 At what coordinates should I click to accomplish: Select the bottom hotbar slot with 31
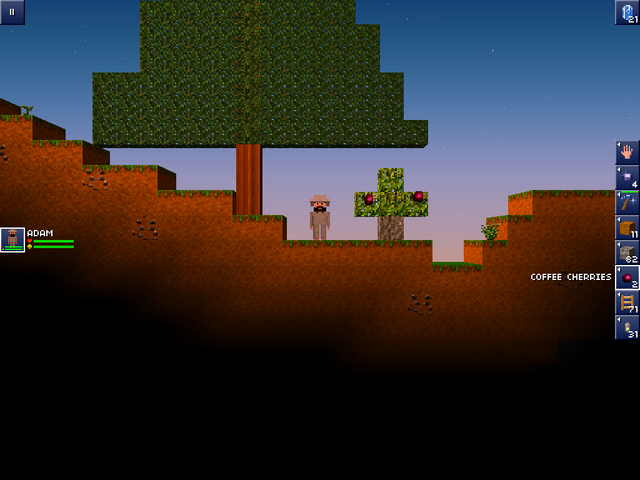point(627,328)
